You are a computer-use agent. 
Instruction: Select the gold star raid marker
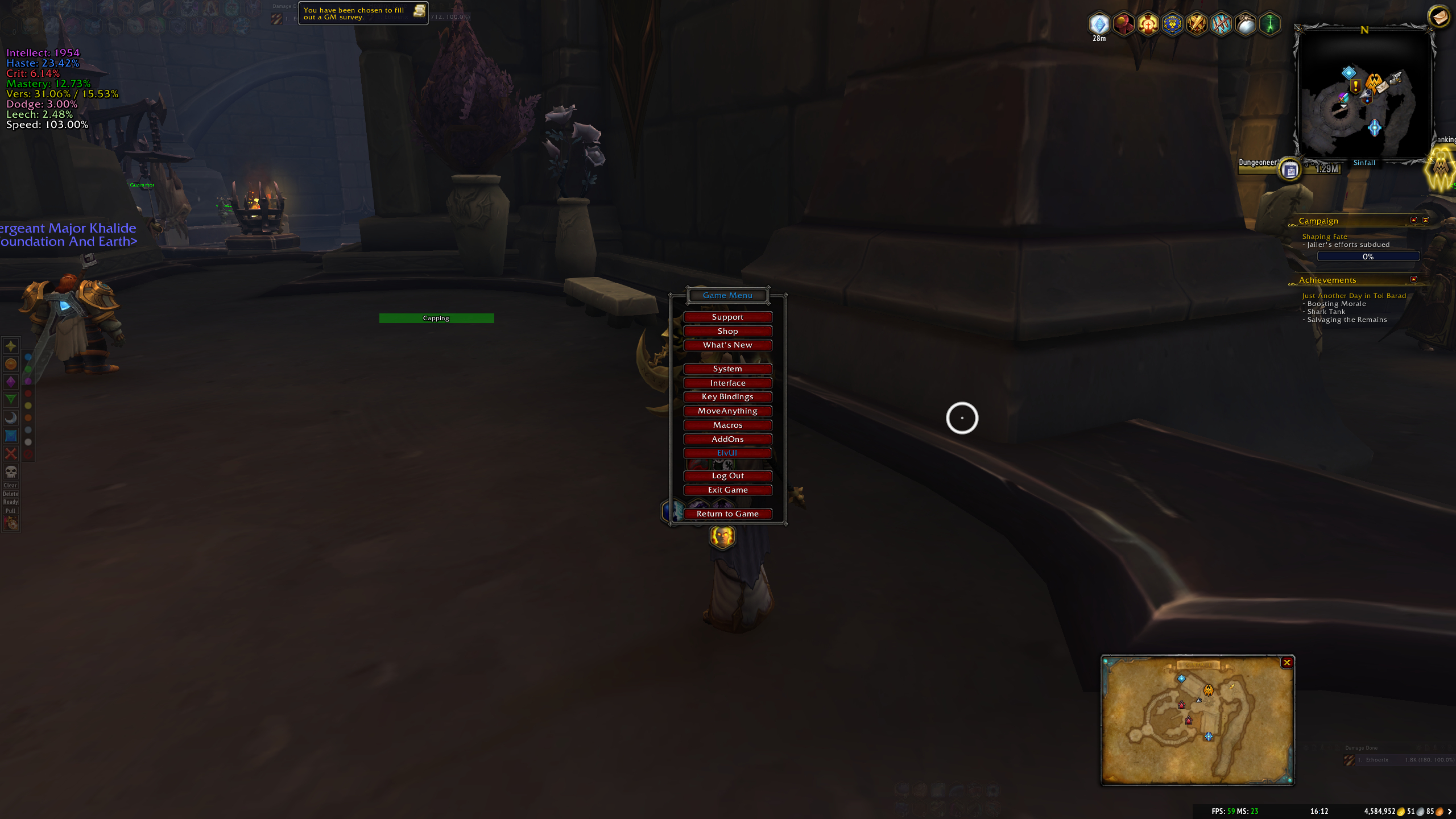(11, 345)
